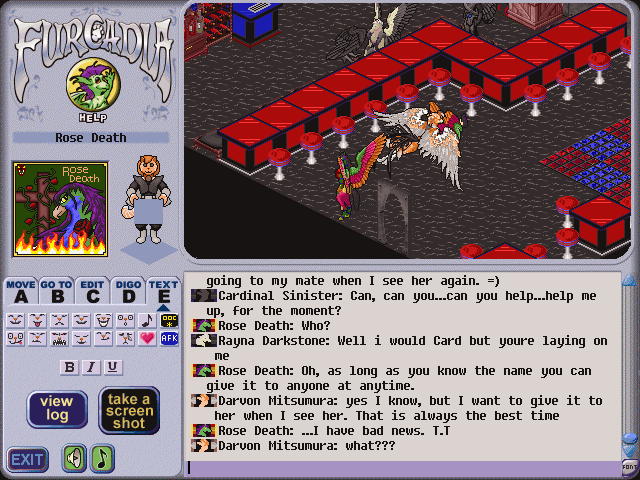Image resolution: width=640 pixels, height=480 pixels.
Task: Toggle background music note button
Action: 102,459
